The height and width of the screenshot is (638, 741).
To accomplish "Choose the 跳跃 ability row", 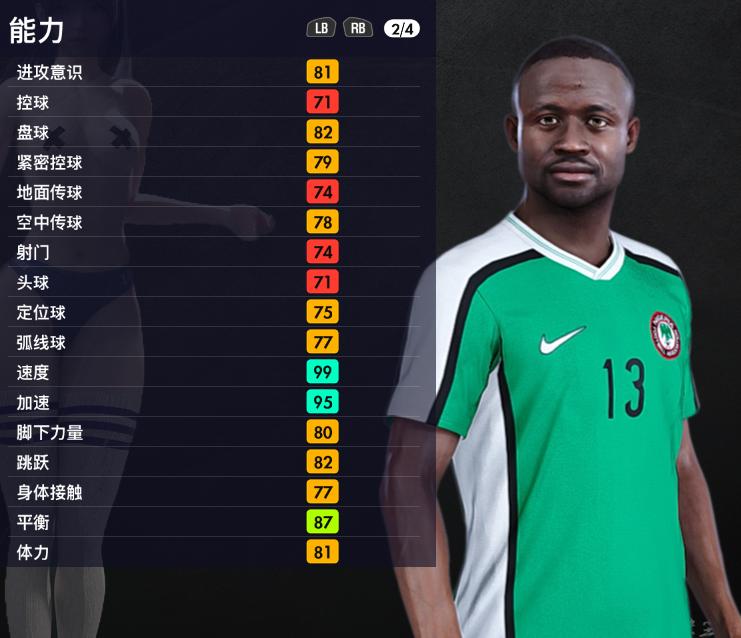I will (215, 462).
